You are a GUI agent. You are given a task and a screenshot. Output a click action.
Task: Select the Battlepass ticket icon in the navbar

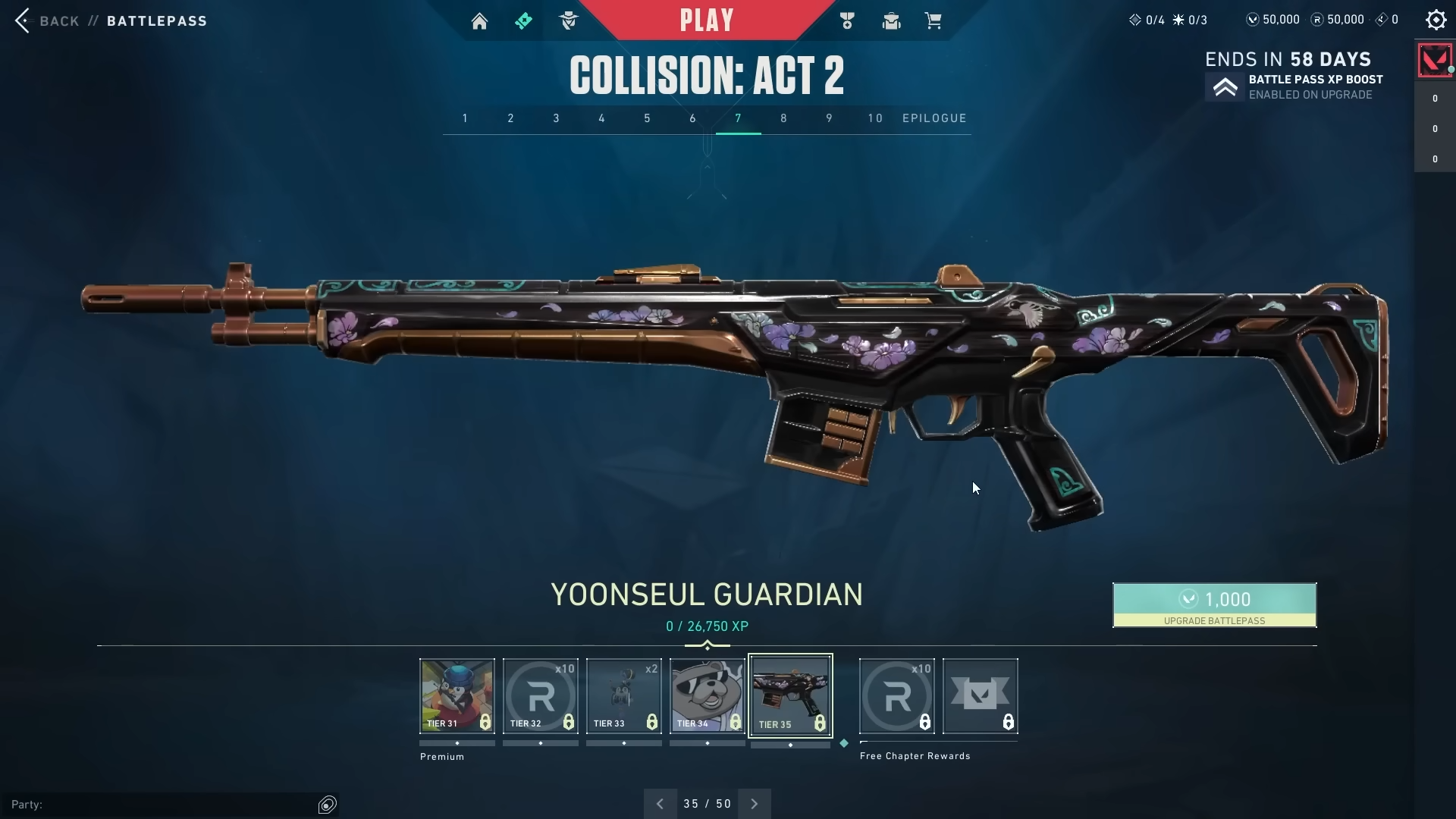click(524, 20)
